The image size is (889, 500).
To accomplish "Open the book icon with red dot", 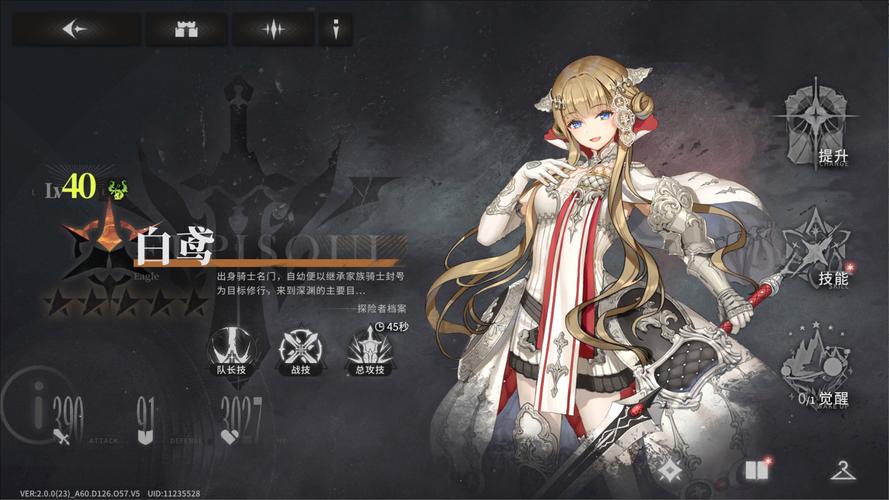I will point(754,470).
